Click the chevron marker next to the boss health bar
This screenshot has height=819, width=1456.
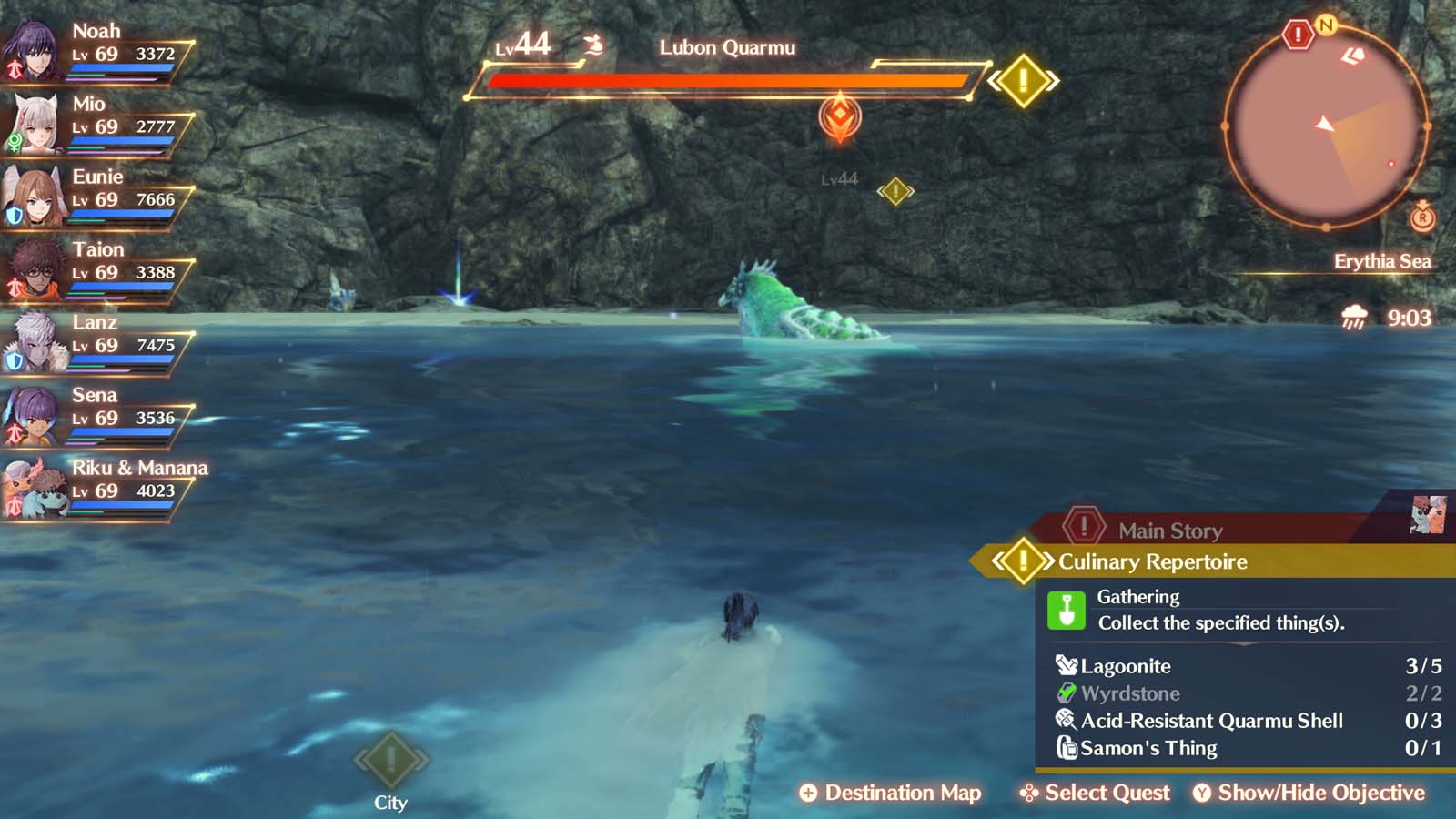tap(1024, 80)
